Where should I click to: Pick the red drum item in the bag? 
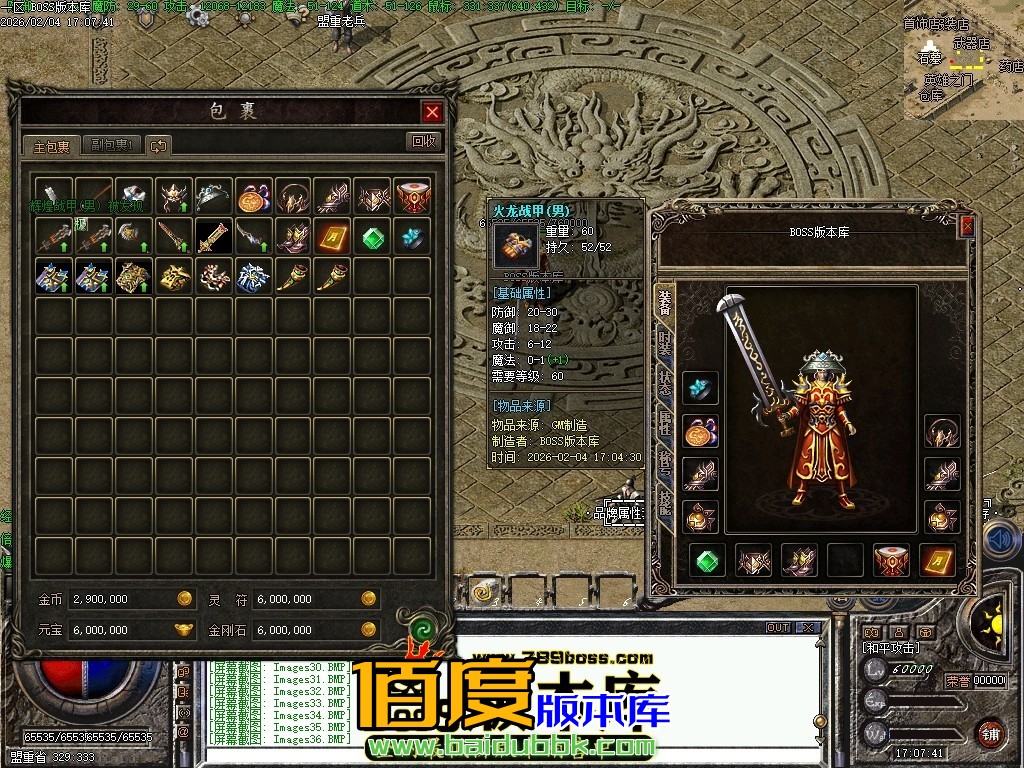click(412, 196)
